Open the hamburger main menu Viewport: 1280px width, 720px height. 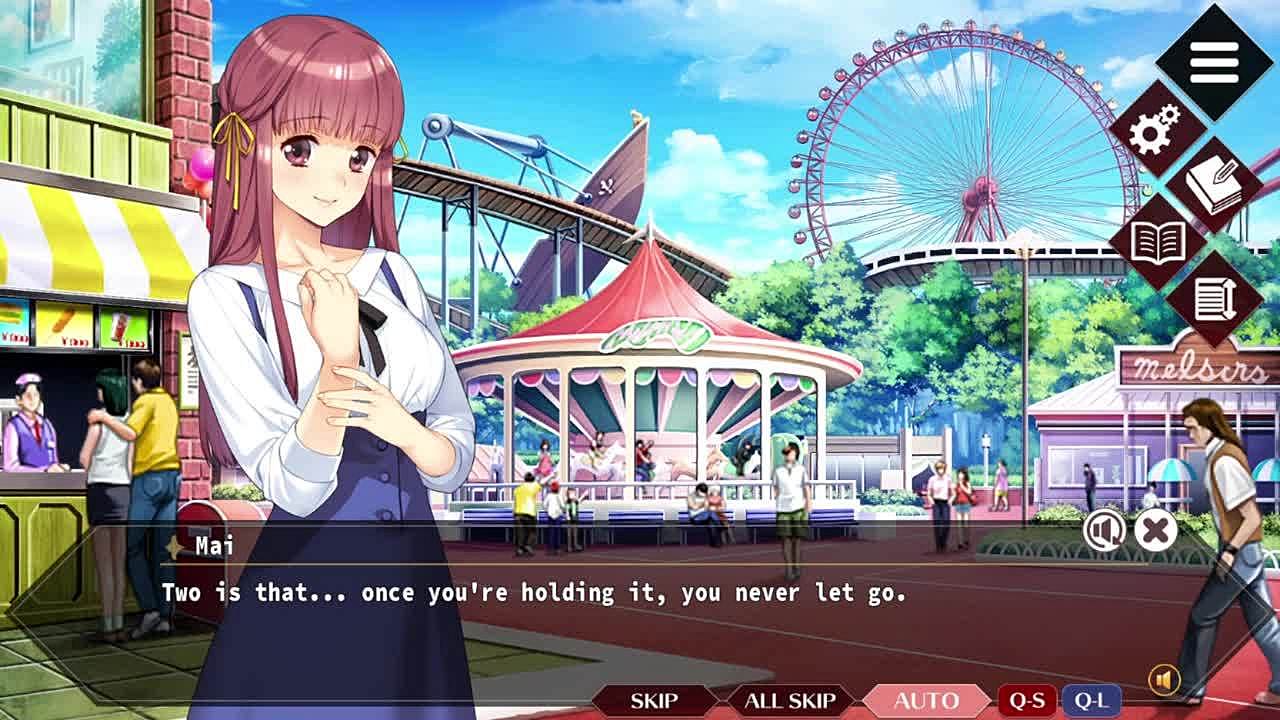pos(1214,63)
